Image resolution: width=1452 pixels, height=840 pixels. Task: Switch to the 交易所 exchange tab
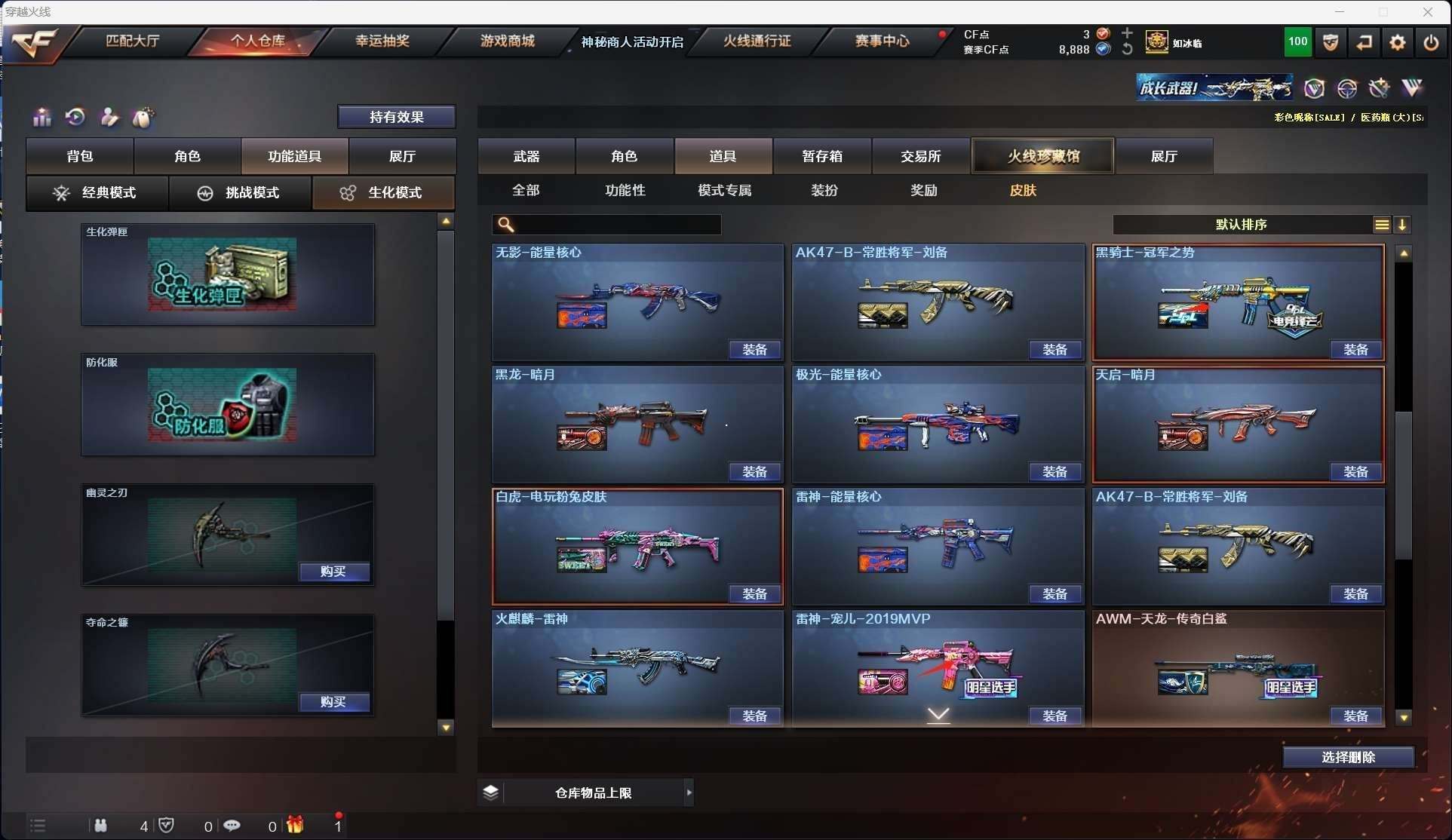(x=920, y=156)
